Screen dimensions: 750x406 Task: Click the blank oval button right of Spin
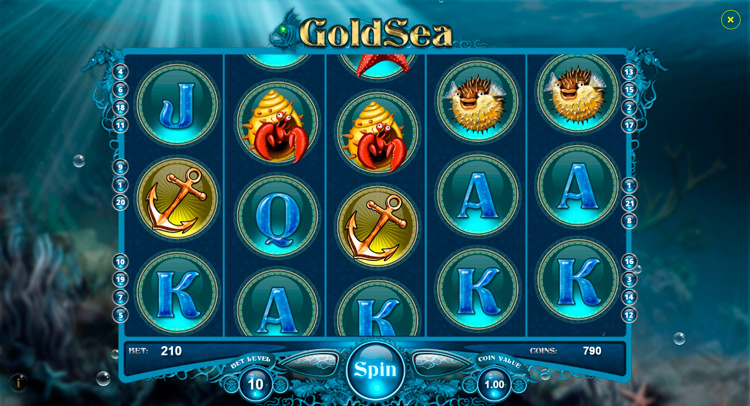(441, 363)
